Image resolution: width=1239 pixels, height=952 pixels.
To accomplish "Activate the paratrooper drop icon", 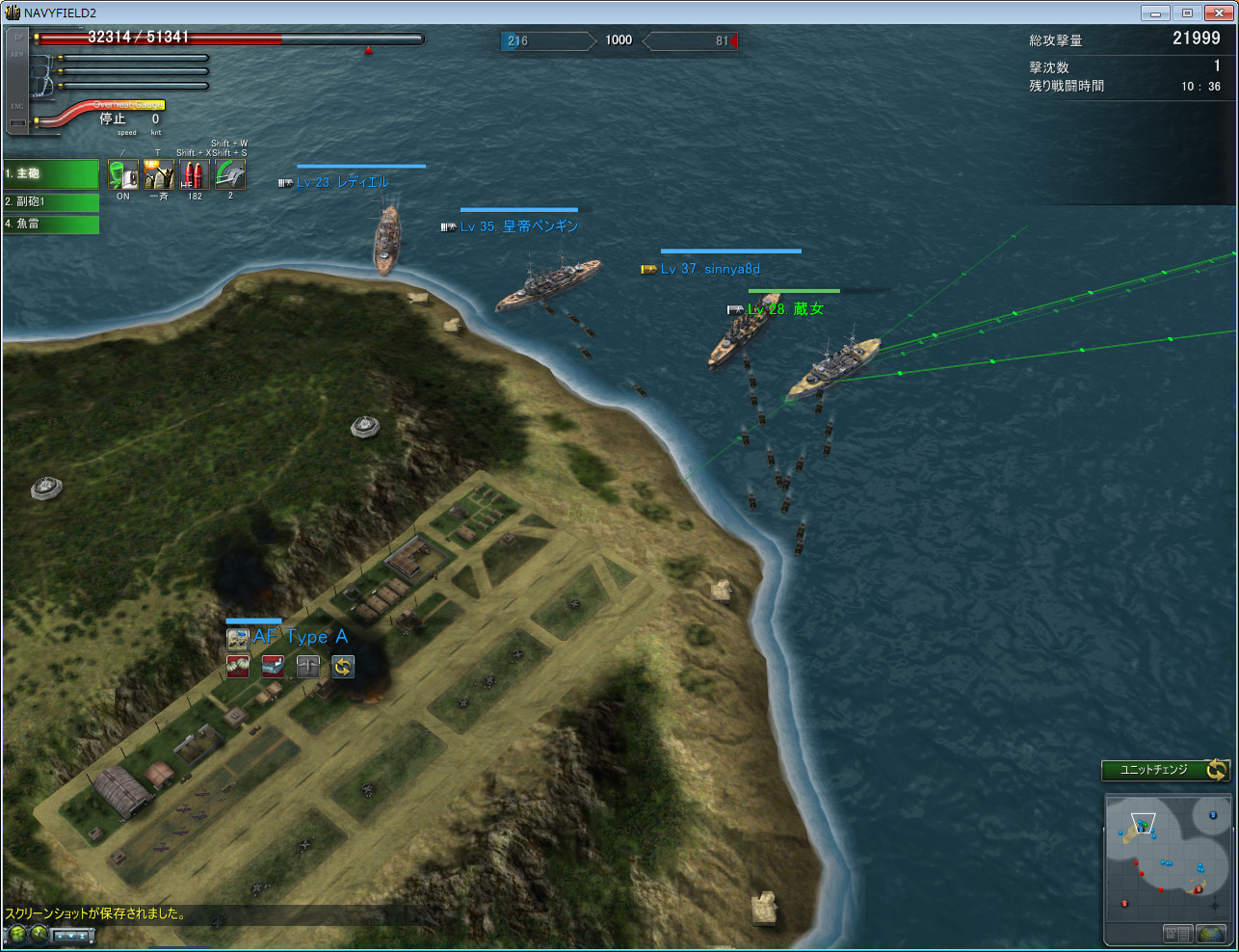I will [238, 666].
